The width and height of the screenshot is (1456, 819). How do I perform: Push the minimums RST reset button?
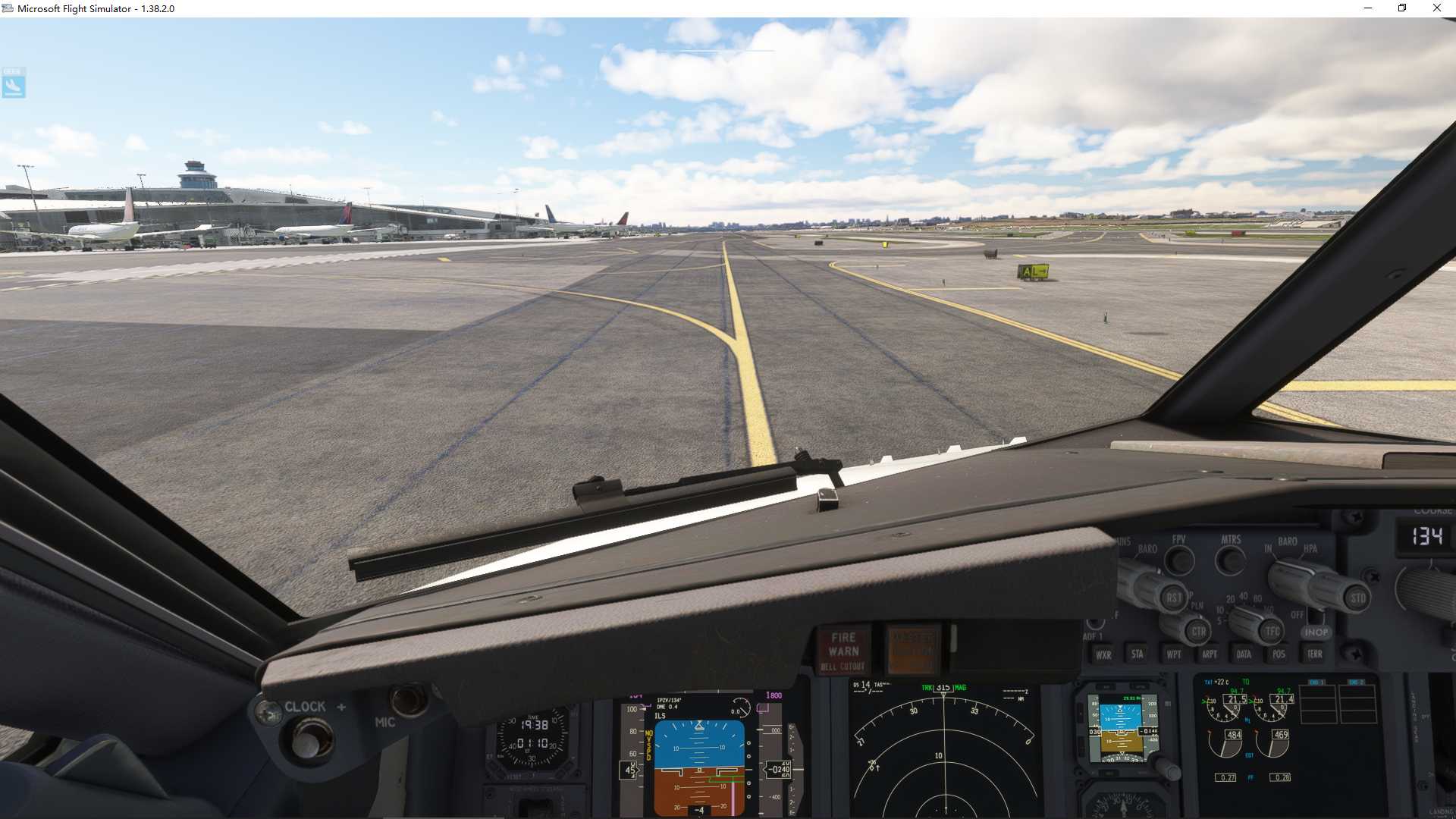tap(1174, 598)
